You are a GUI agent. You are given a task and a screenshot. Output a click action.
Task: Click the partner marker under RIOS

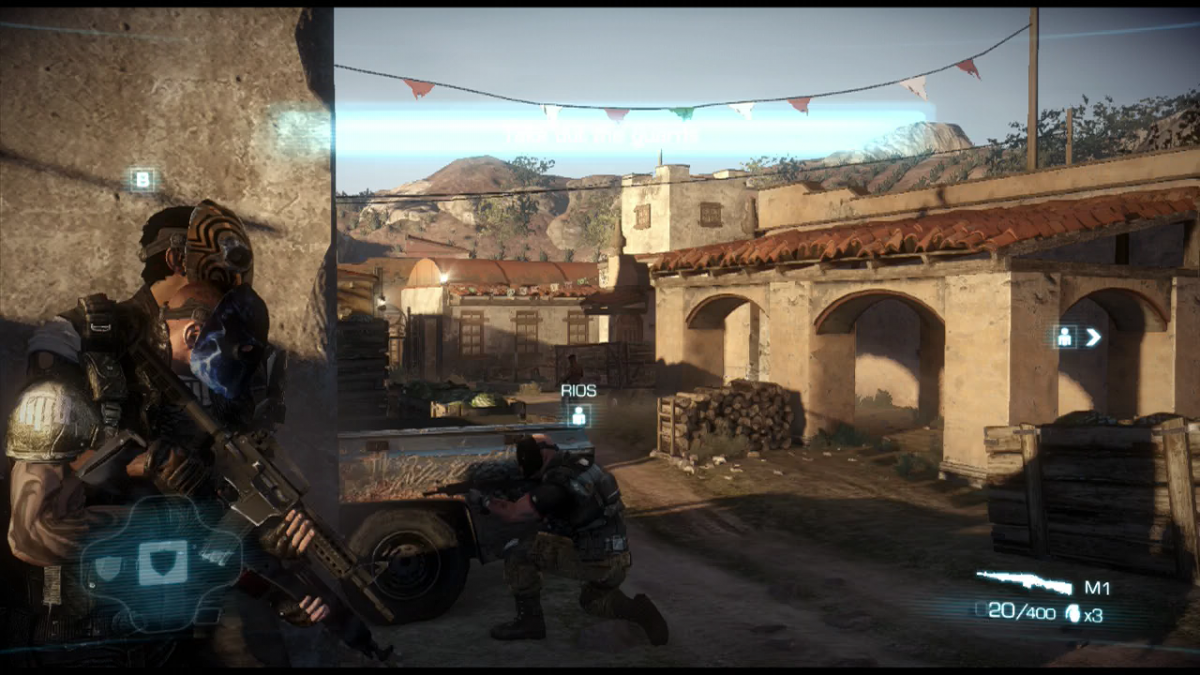[x=578, y=416]
